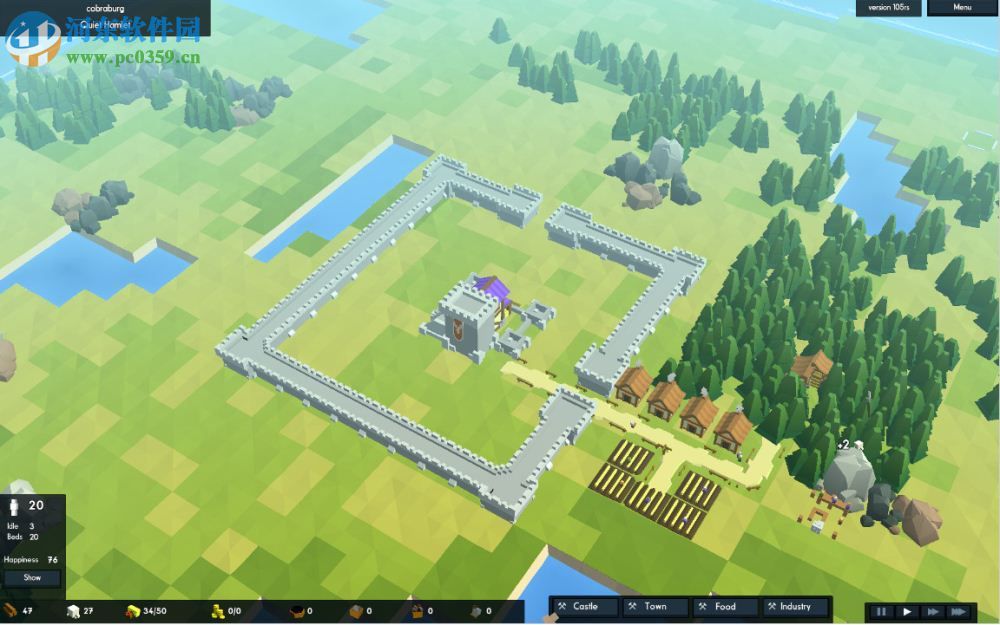1000x625 pixels.
Task: Open the Menu button
Action: click(x=961, y=8)
